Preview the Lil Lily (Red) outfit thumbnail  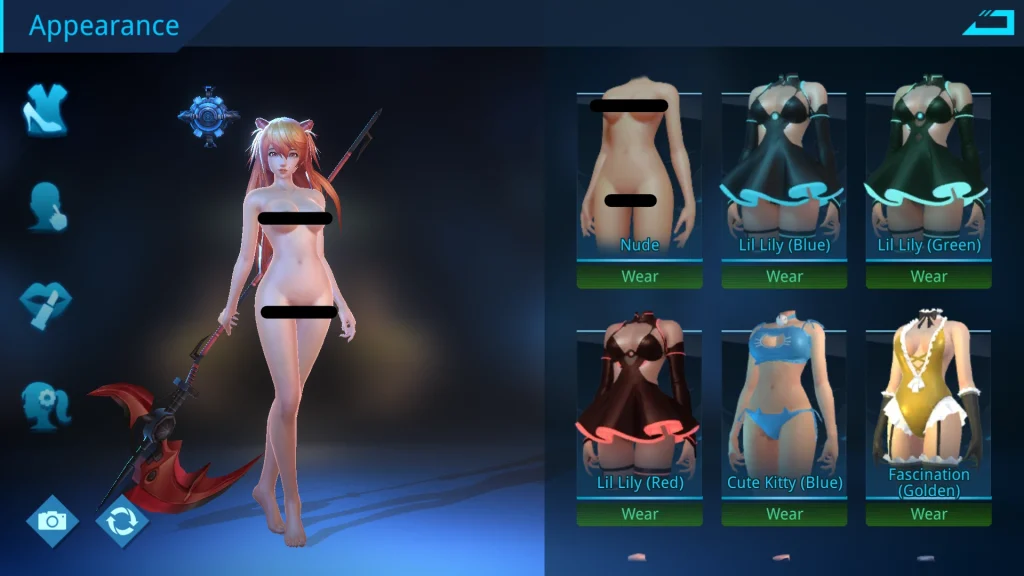pyautogui.click(x=640, y=400)
